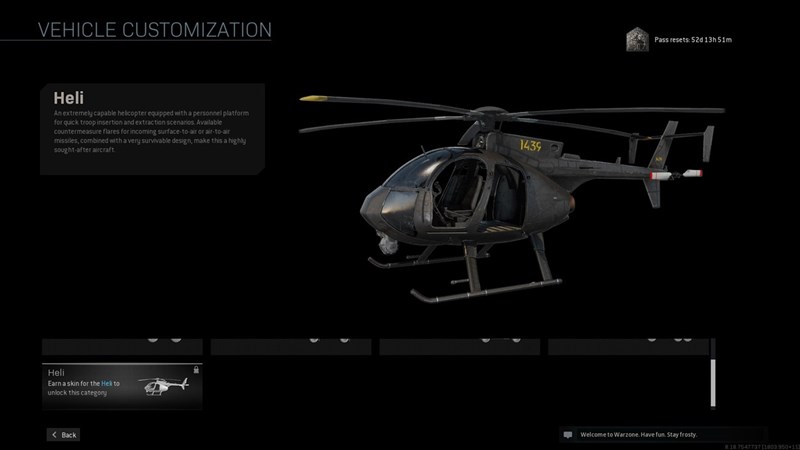This screenshot has height=450, width=800.
Task: Go back with the Back button
Action: 63,435
